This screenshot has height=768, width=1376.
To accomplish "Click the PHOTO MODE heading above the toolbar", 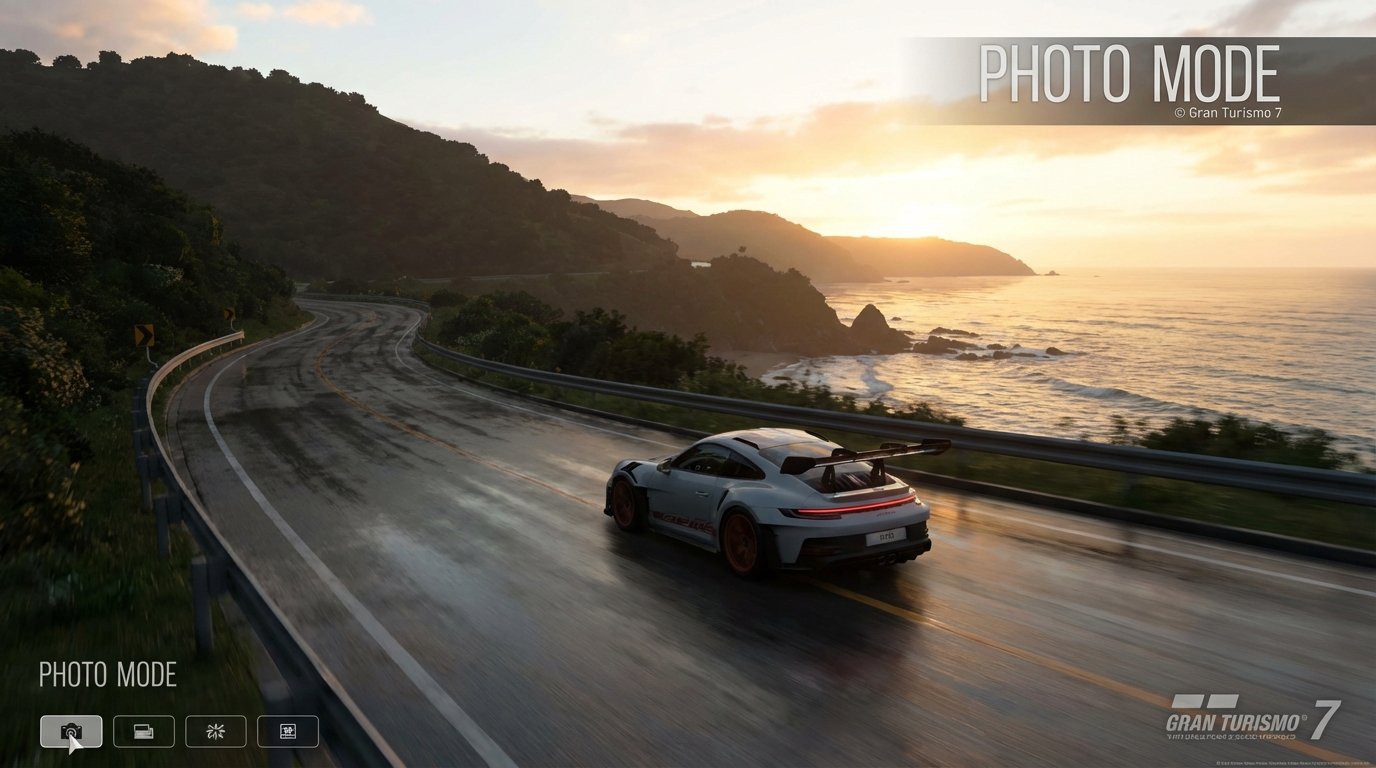I will tap(107, 675).
